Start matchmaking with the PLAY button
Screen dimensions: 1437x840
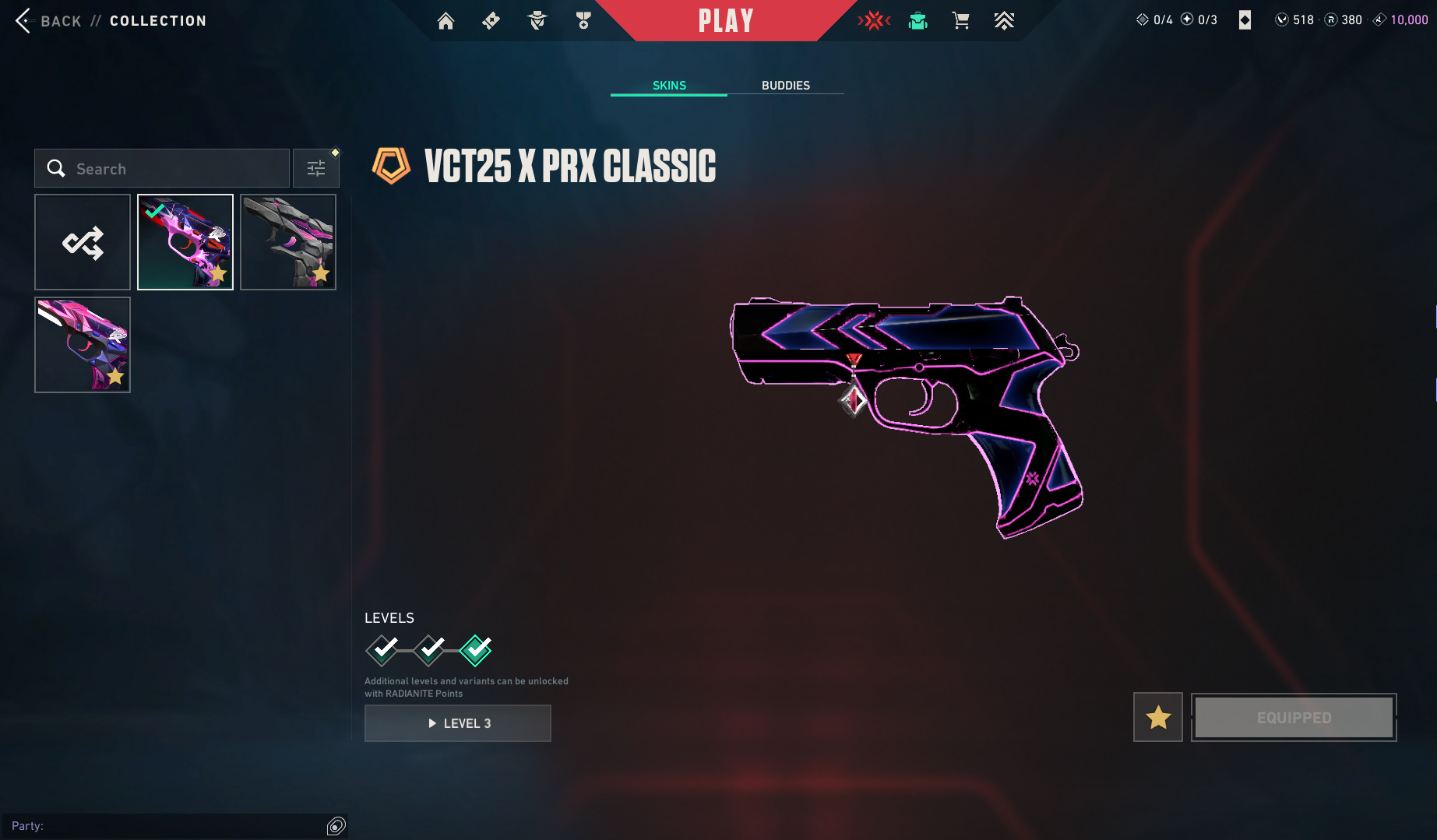(x=726, y=21)
